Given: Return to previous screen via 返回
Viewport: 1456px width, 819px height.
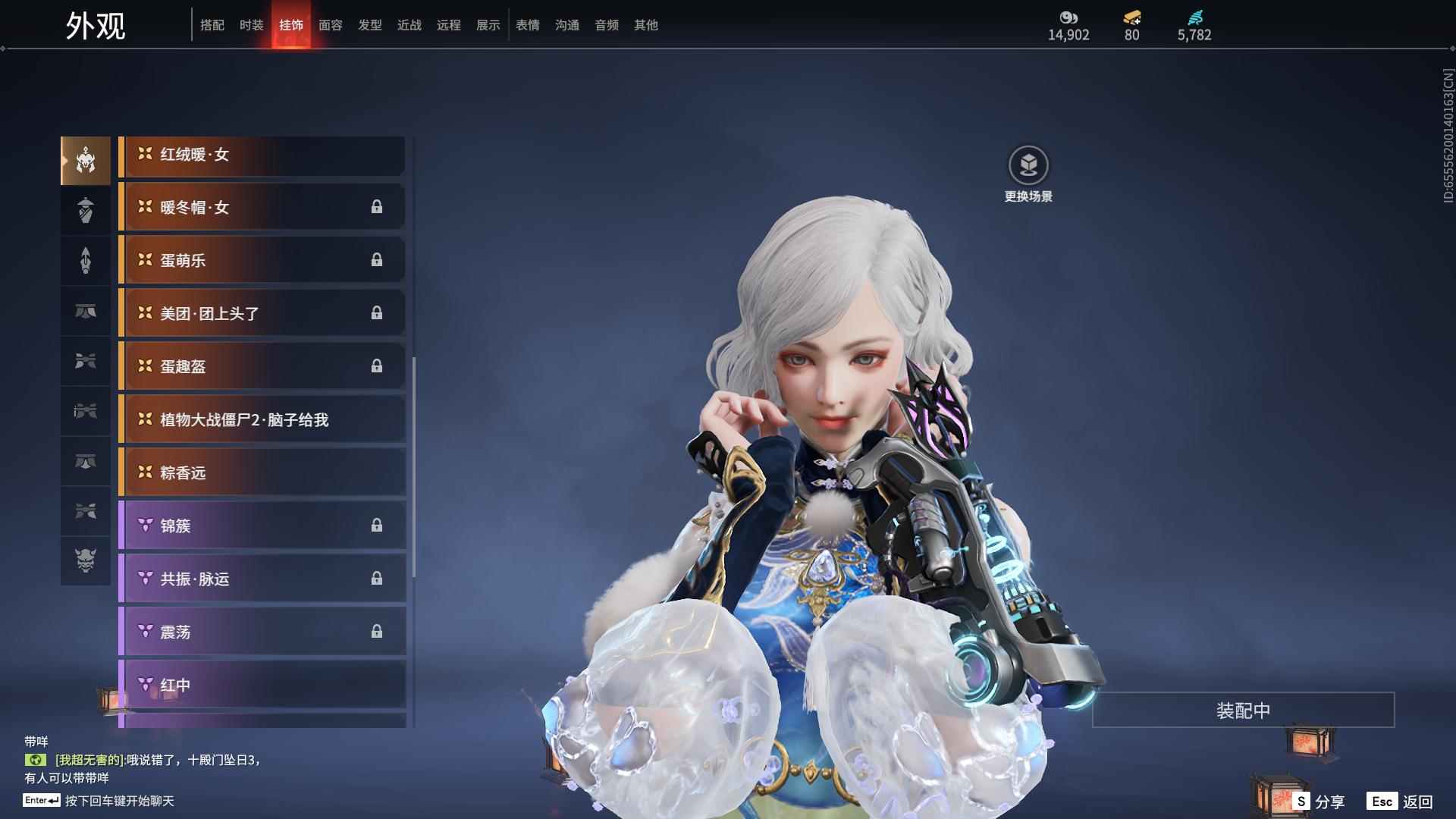Looking at the screenshot, I should point(1401,802).
